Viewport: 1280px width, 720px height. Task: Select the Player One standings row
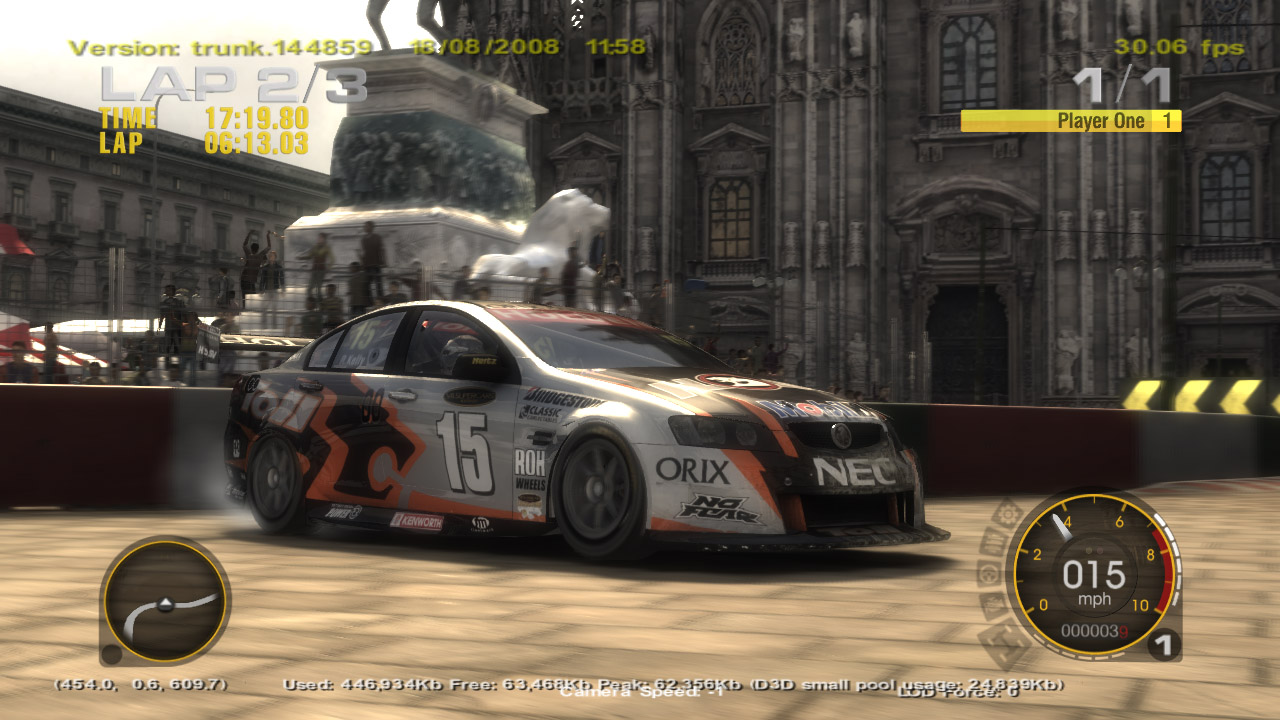(x=1070, y=121)
